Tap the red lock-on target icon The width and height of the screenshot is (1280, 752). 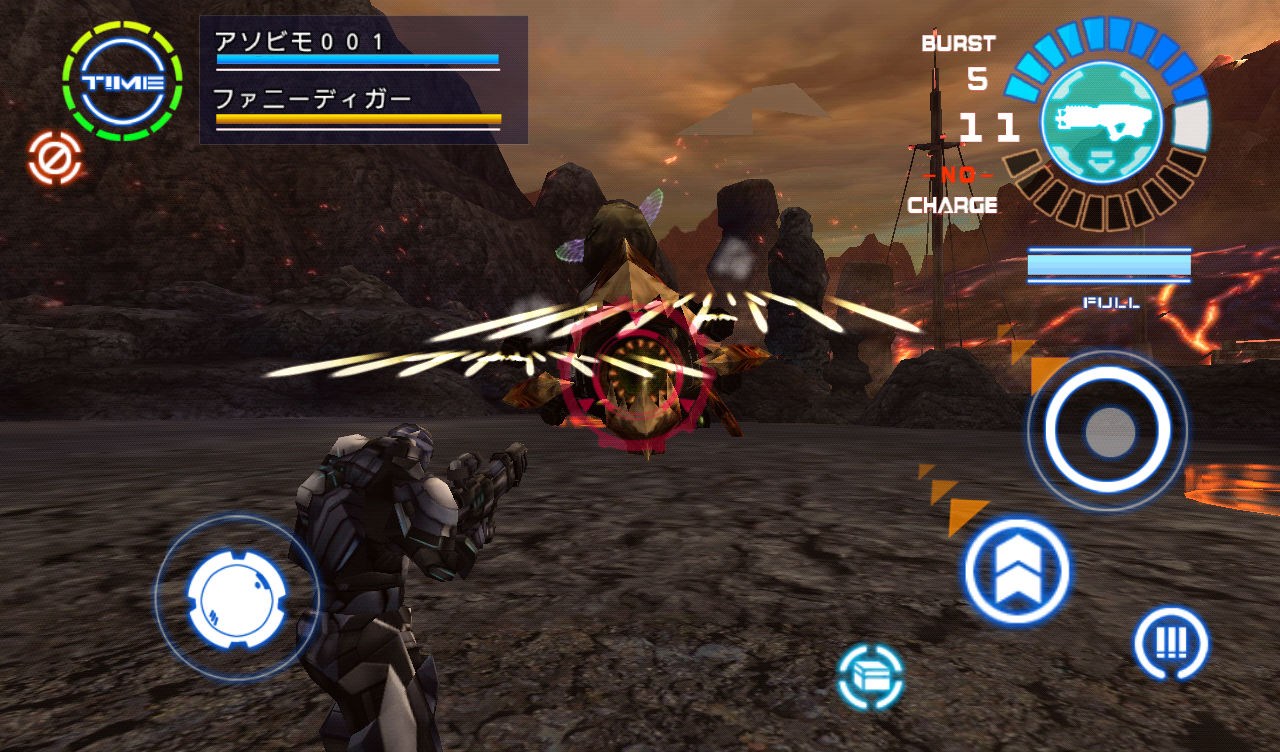point(55,158)
